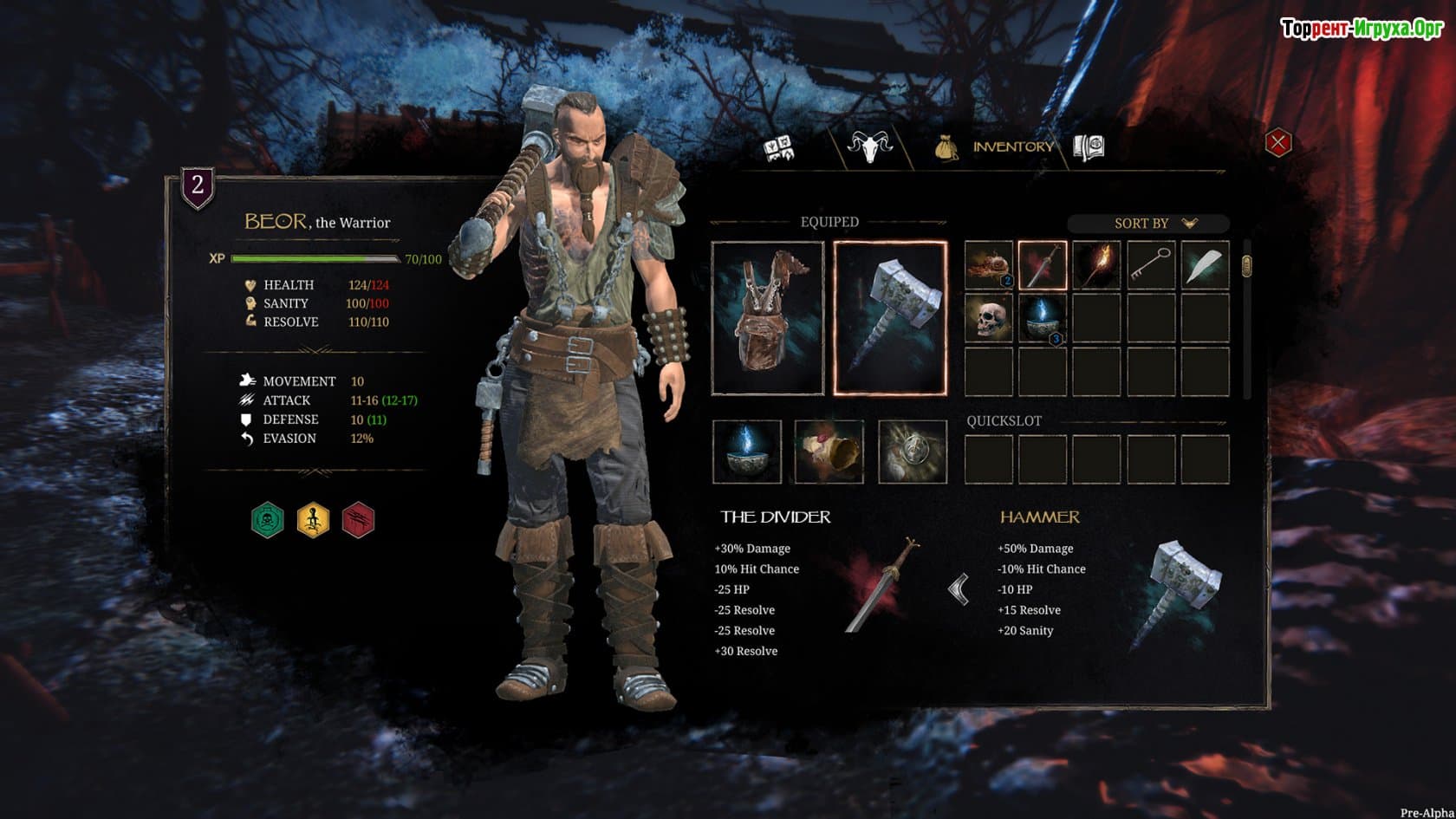Select the equipped blue flame bowl slot

(x=747, y=452)
